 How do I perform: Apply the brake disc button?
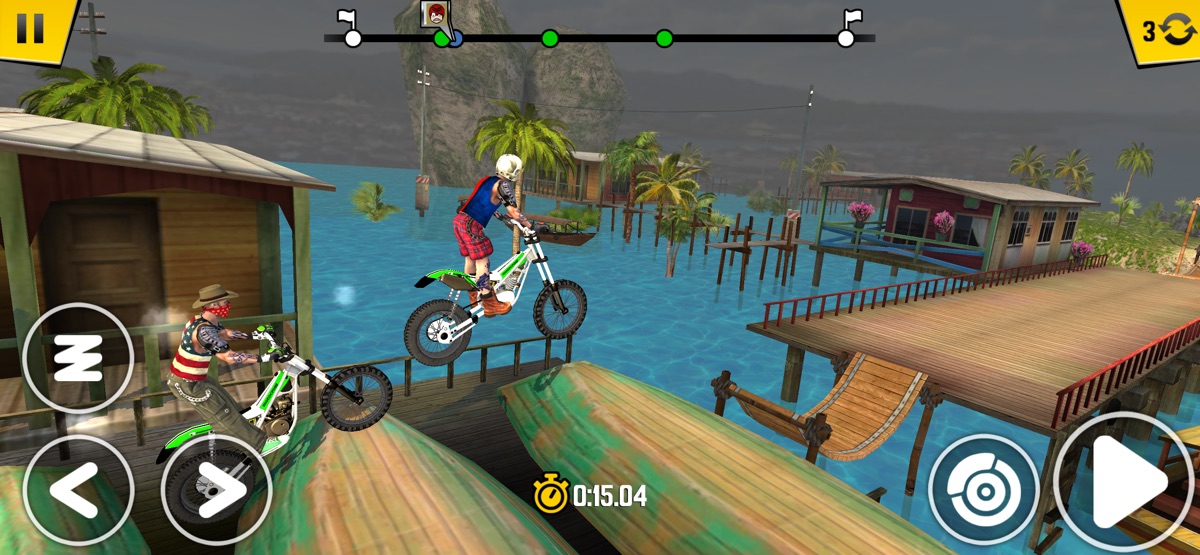click(x=983, y=489)
